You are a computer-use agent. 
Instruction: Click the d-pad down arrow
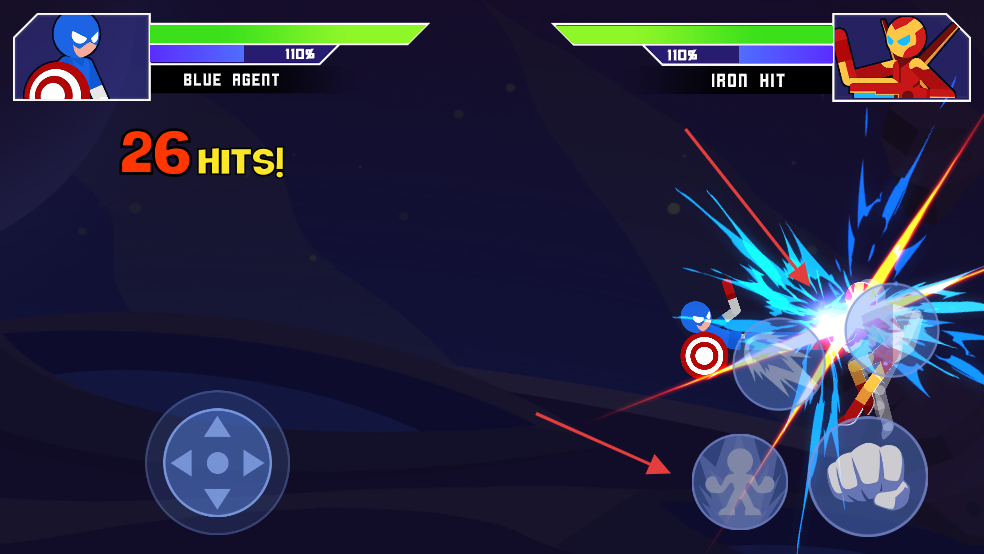[217, 498]
